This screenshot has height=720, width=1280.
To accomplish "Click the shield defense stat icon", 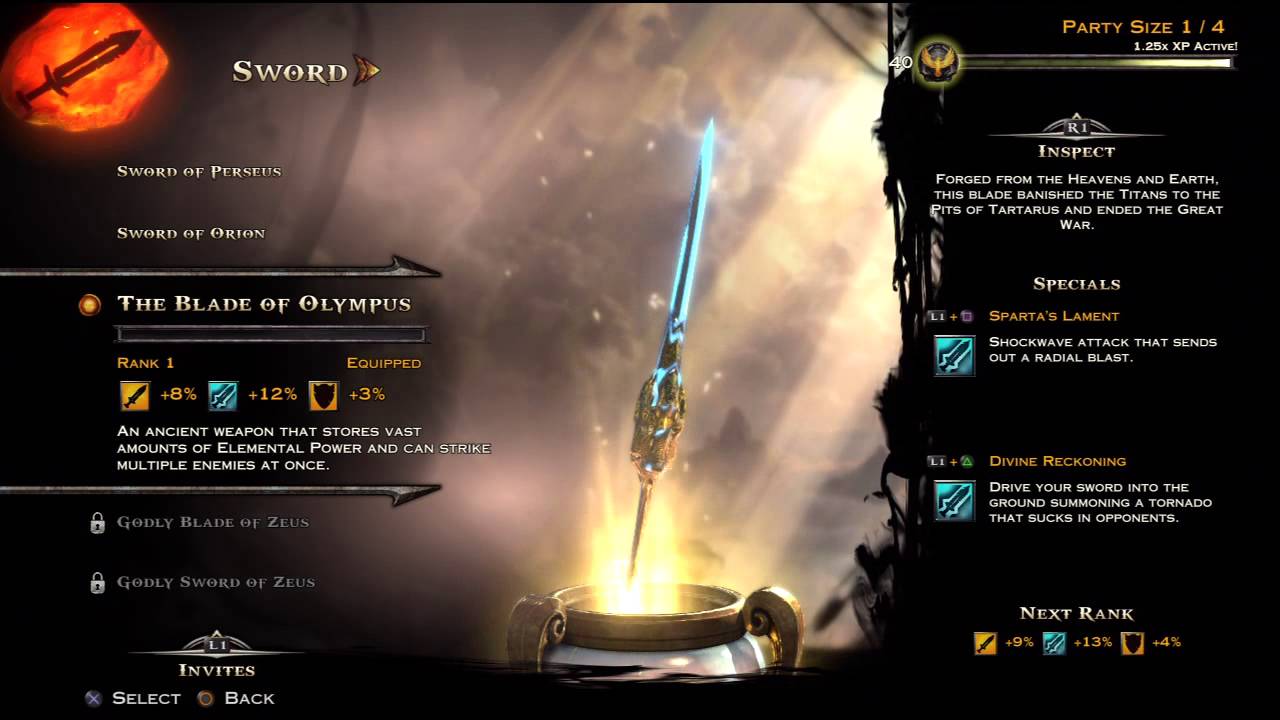I will (322, 395).
